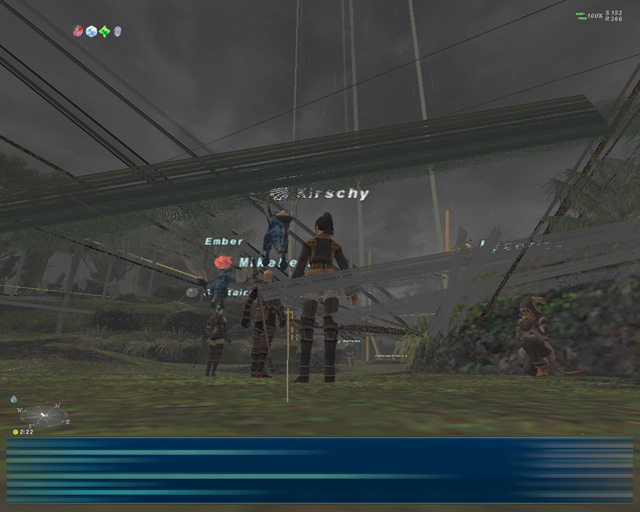Screen dimensions: 640x512
Task: Click the blue chat log window
Action: tap(320, 470)
